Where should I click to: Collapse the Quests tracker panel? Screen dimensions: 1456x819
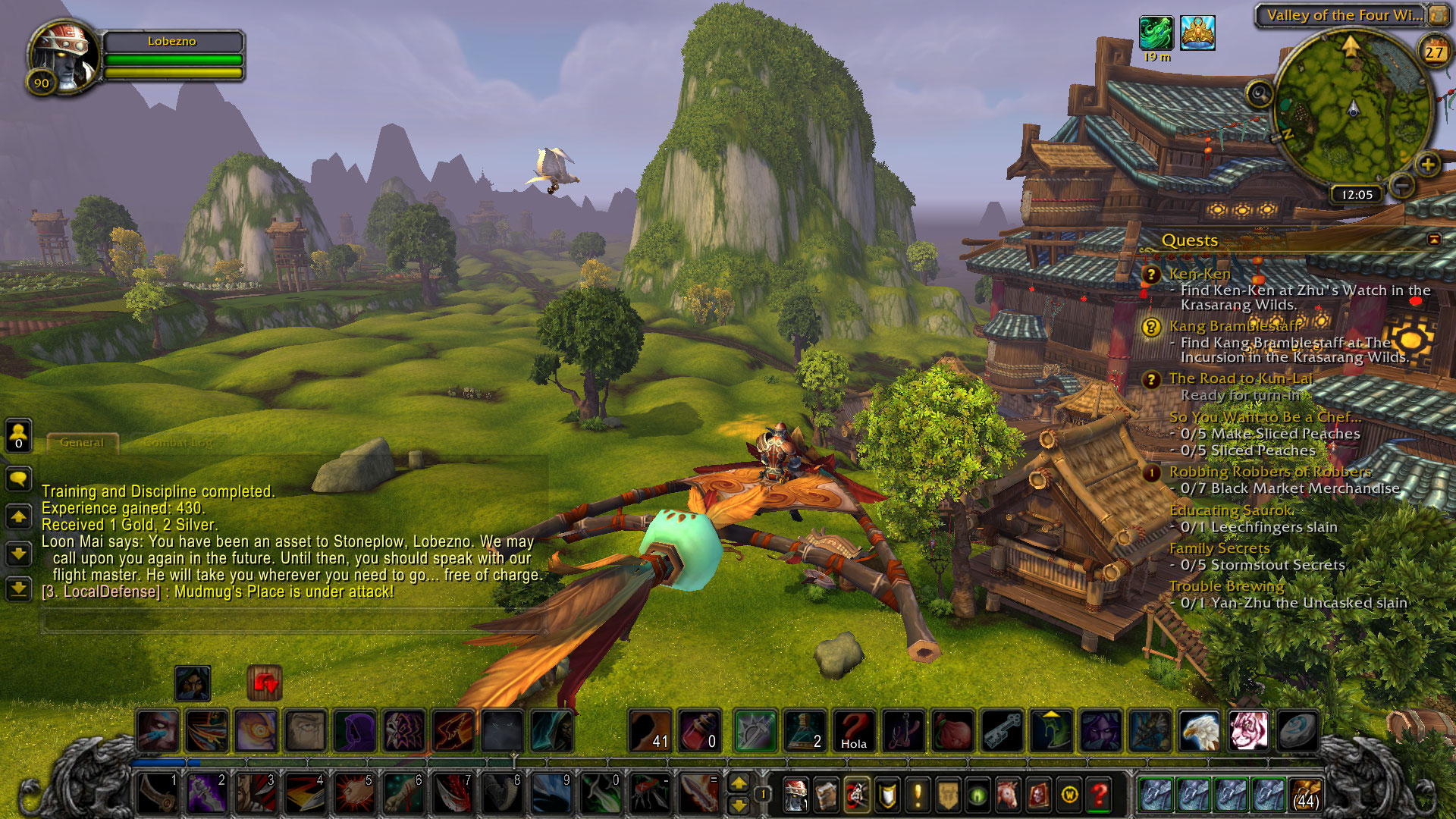point(1434,240)
